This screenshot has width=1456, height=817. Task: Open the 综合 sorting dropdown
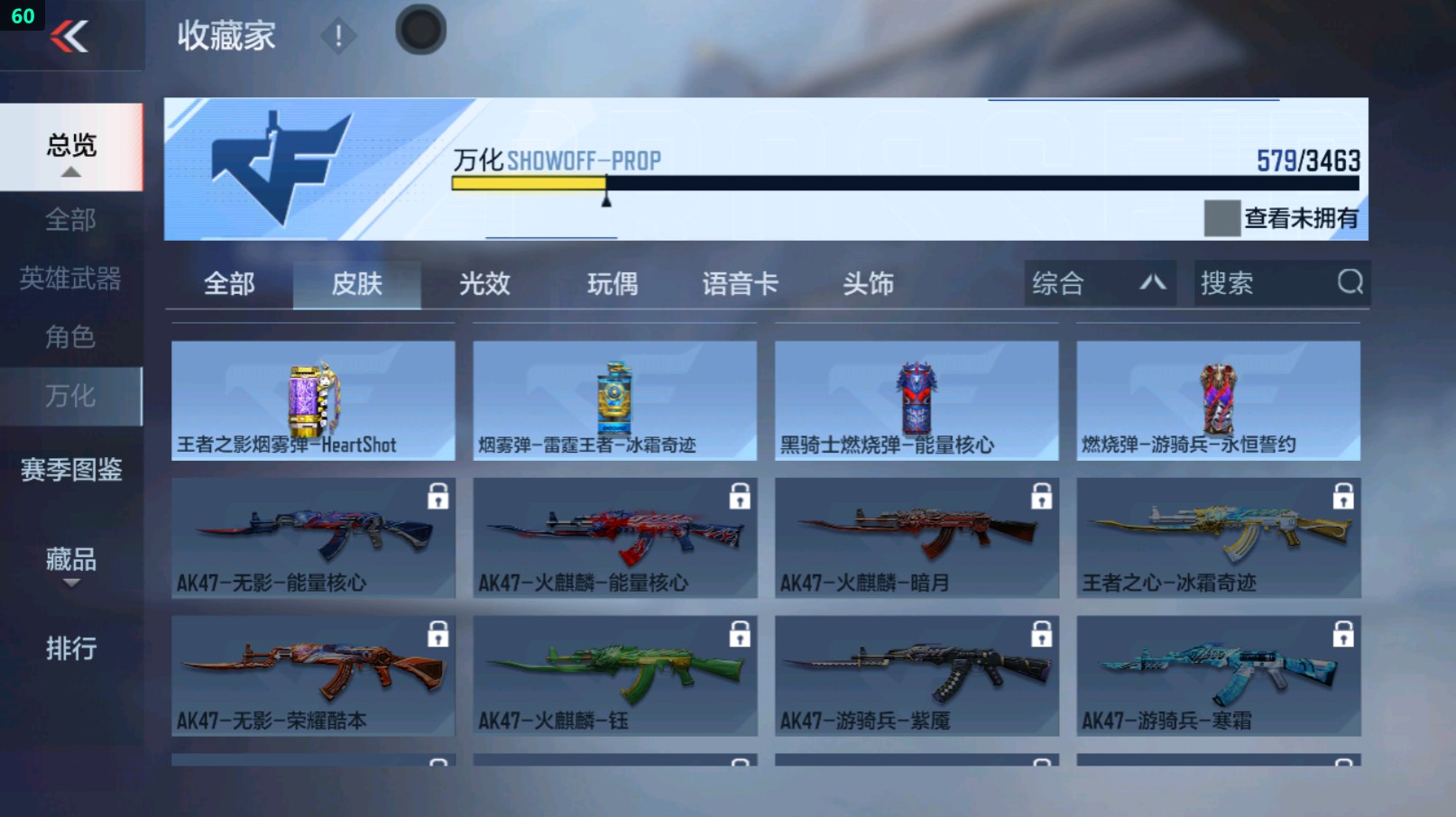point(1099,283)
